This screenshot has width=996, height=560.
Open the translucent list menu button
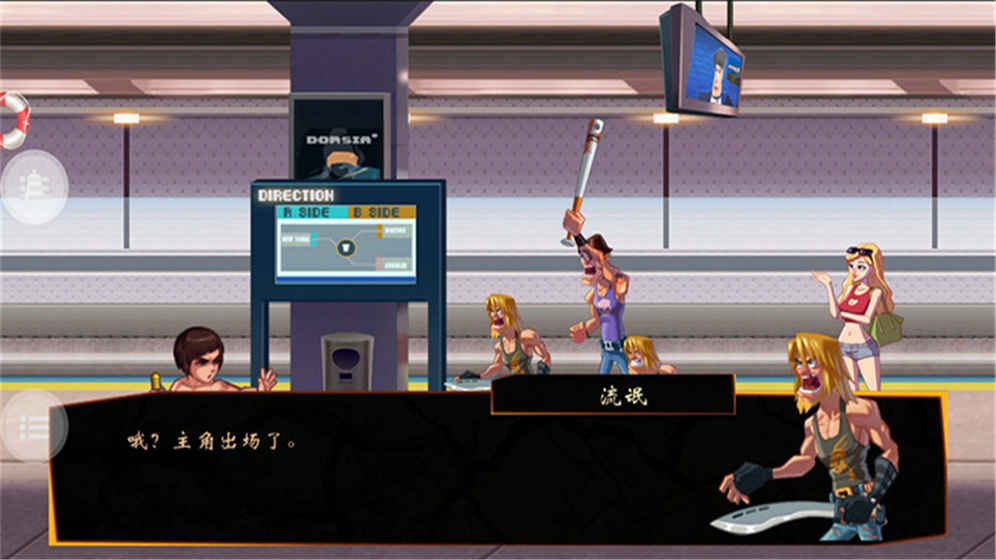[x=33, y=427]
